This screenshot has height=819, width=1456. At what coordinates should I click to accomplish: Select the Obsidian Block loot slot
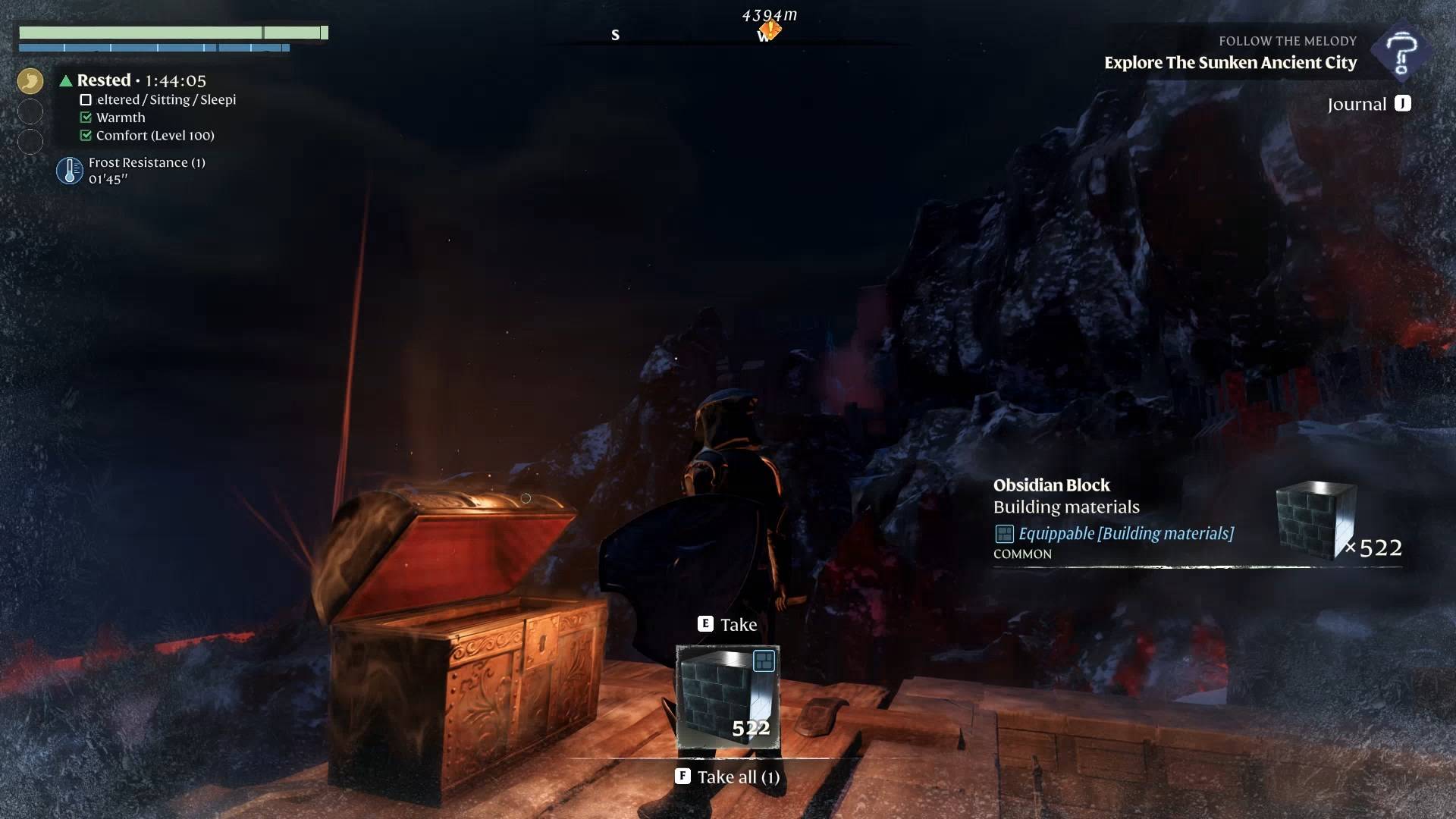tap(727, 697)
